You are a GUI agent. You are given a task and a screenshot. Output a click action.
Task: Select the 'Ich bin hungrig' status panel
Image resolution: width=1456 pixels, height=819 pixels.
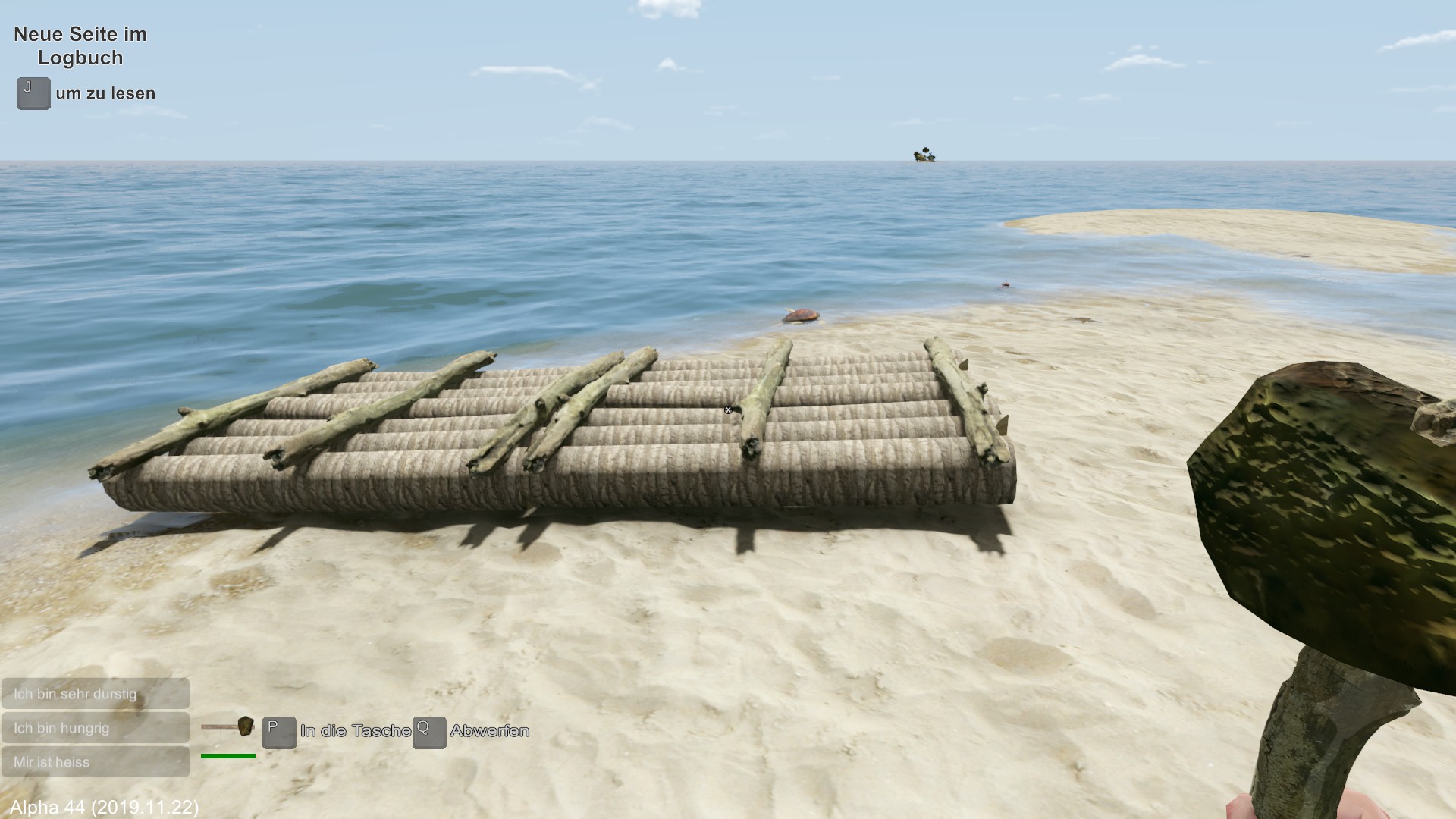coord(95,728)
